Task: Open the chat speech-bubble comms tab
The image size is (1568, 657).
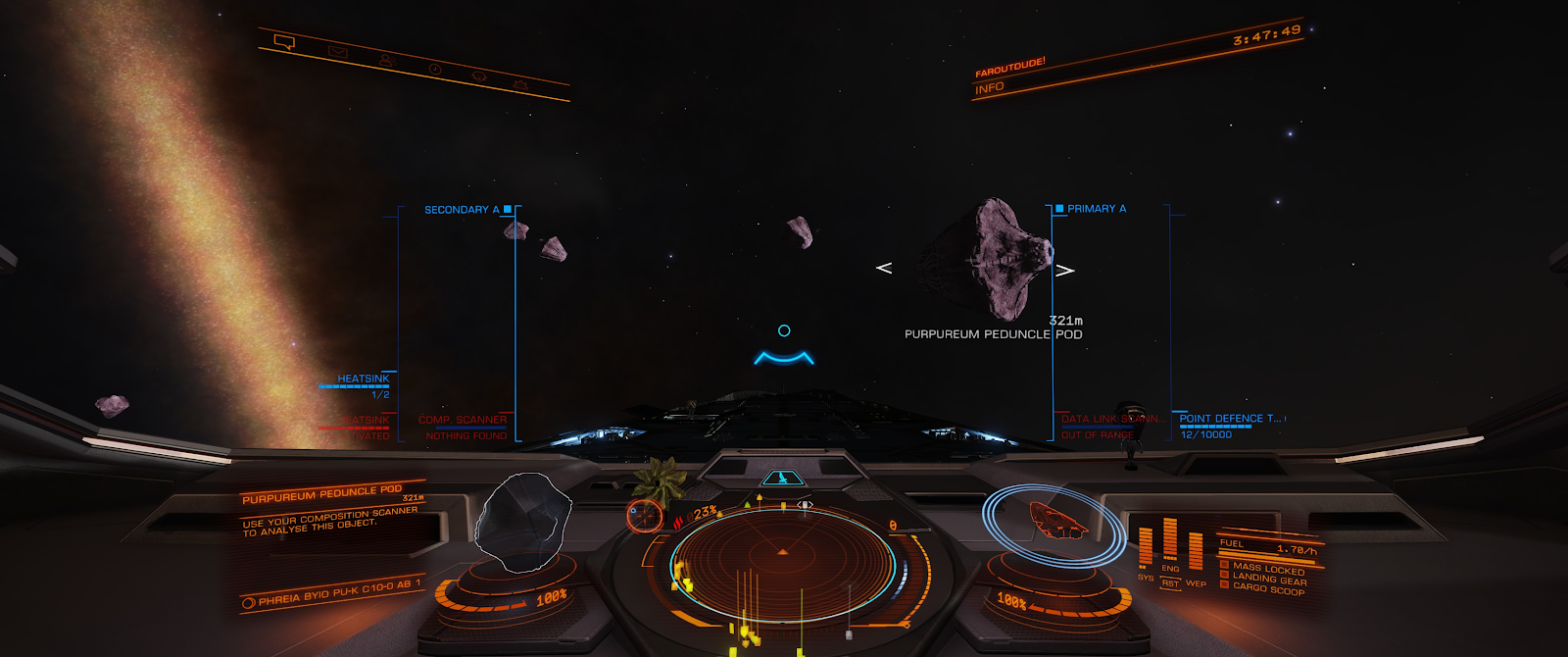Action: [x=285, y=42]
